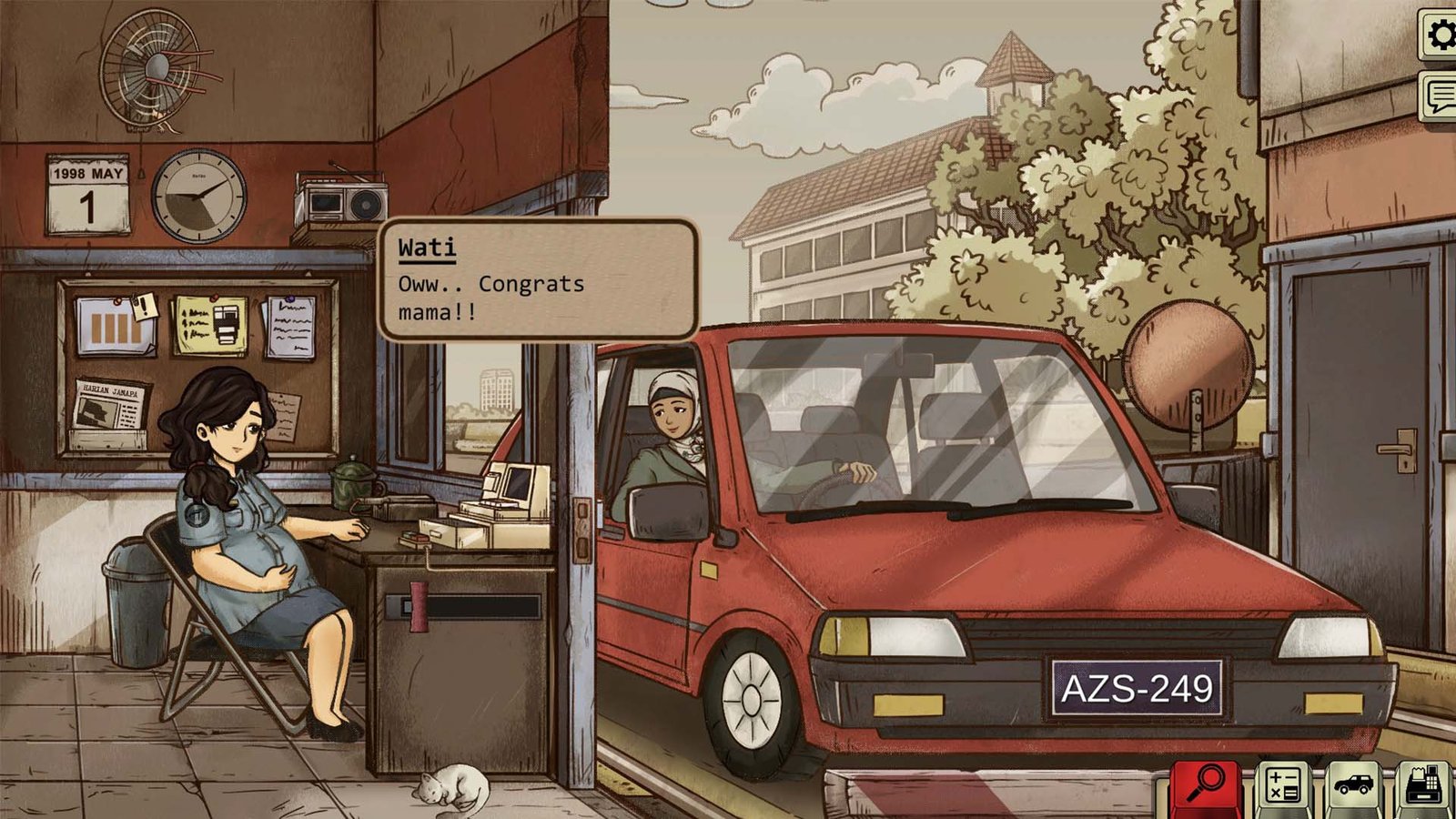Open the car registry panel
This screenshot has height=819, width=1456.
pos(1353,783)
